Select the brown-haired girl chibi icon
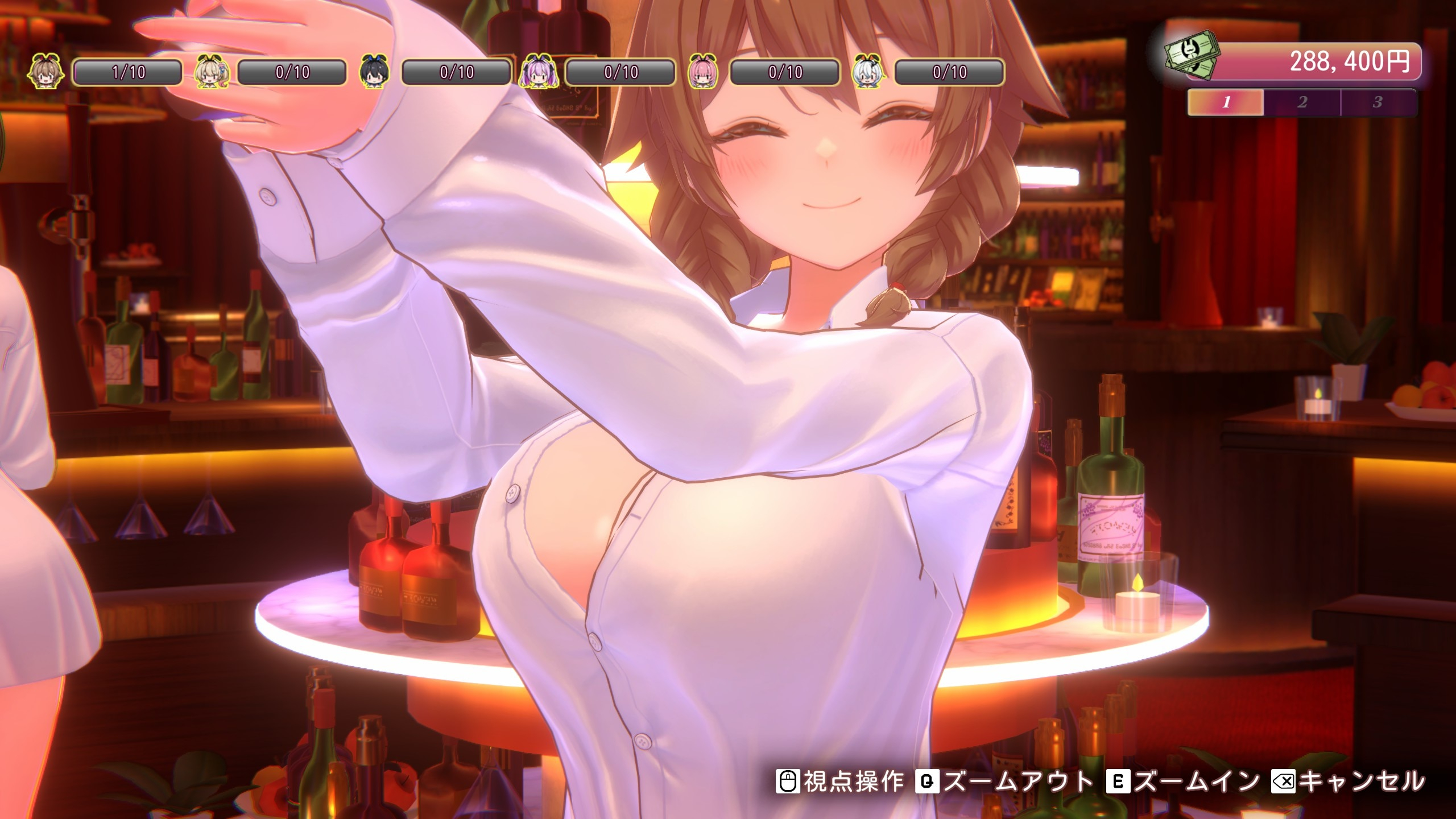The height and width of the screenshot is (819, 1456). pyautogui.click(x=45, y=72)
